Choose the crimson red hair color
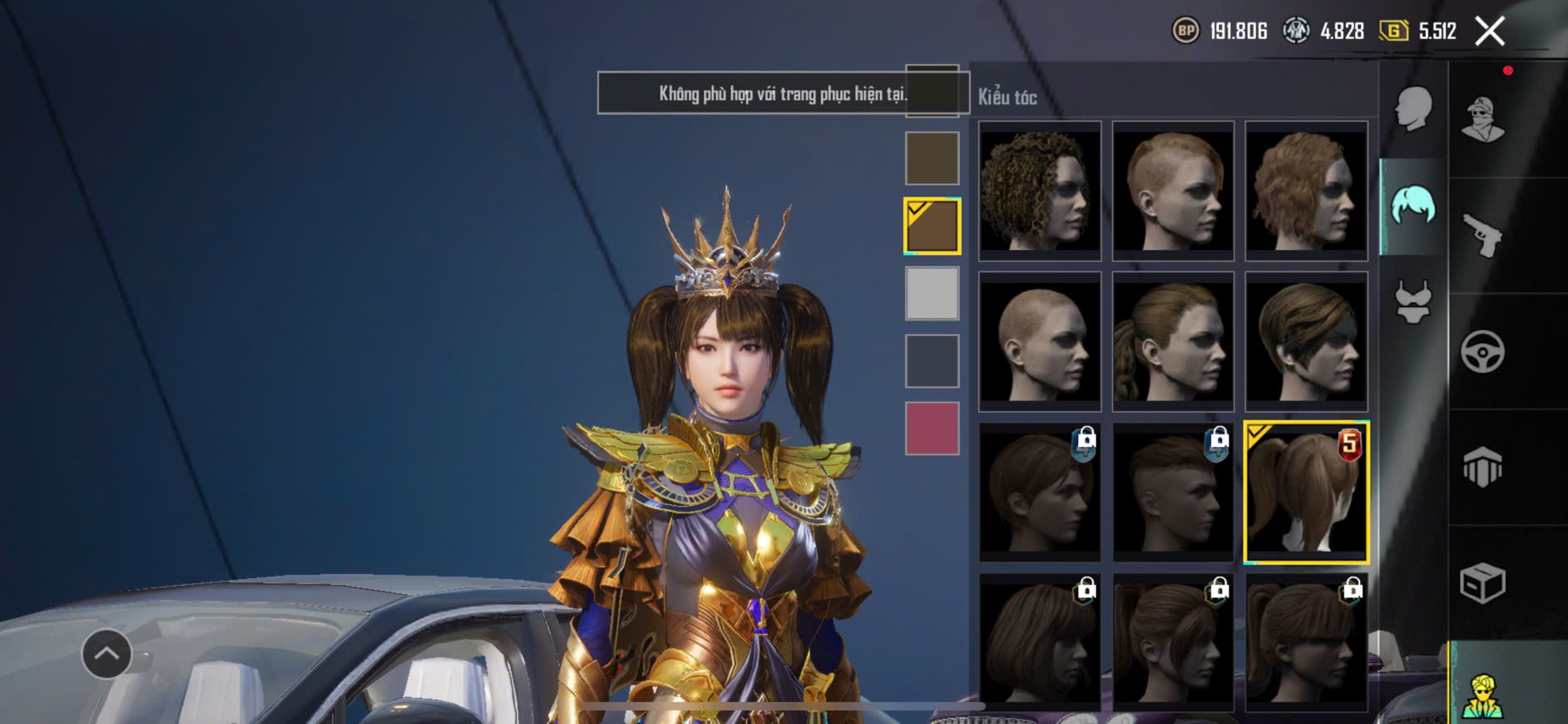This screenshot has width=1568, height=724. tap(932, 429)
